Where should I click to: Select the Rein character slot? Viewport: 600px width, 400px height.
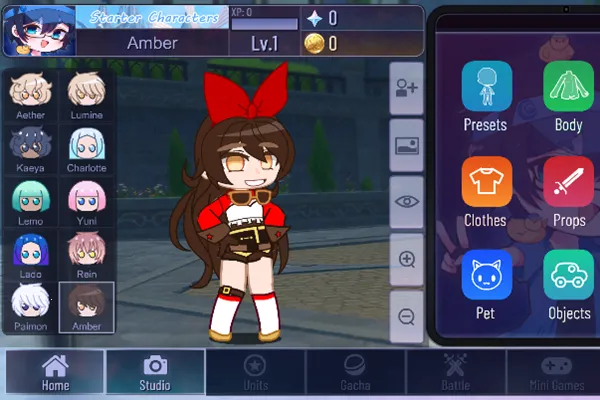pos(87,255)
